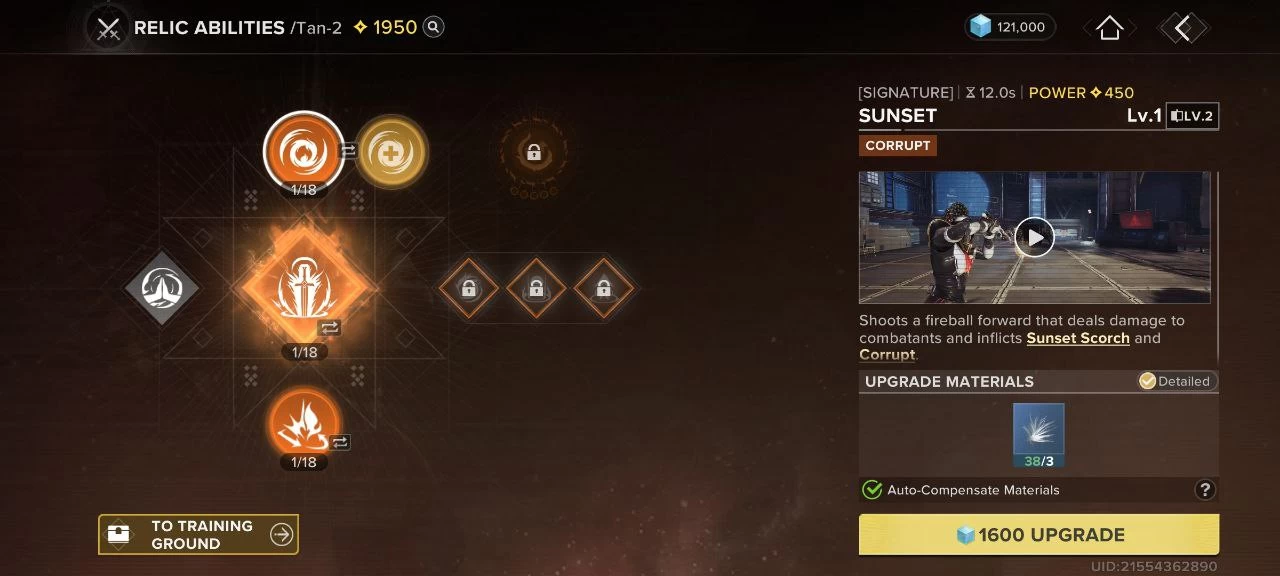Toggle Auto-Compensate Materials checkbox
This screenshot has width=1280, height=576.
pos(872,490)
